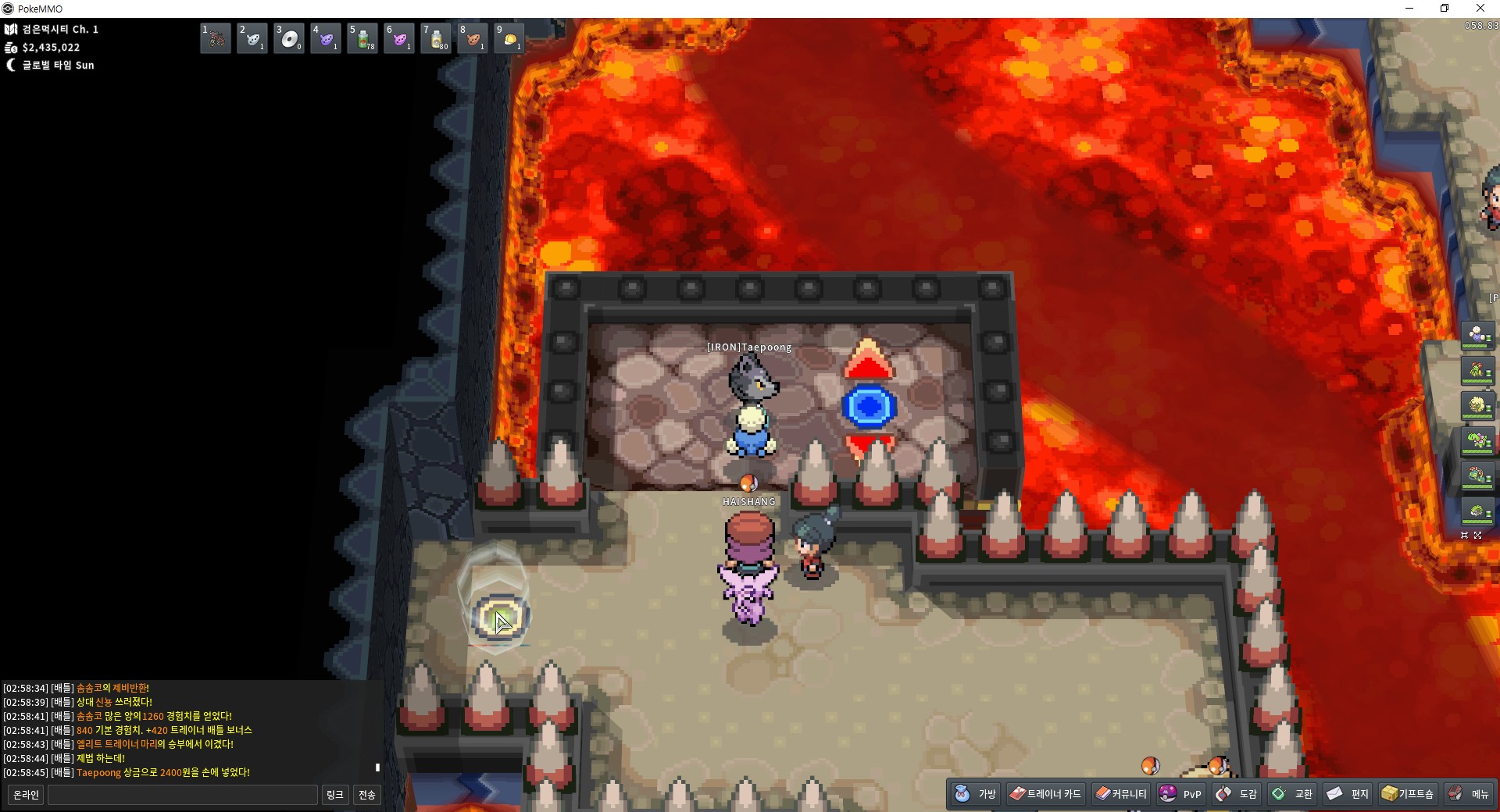The width and height of the screenshot is (1500, 812).
Task: Use the yellow spray can in slot 7
Action: point(436,38)
